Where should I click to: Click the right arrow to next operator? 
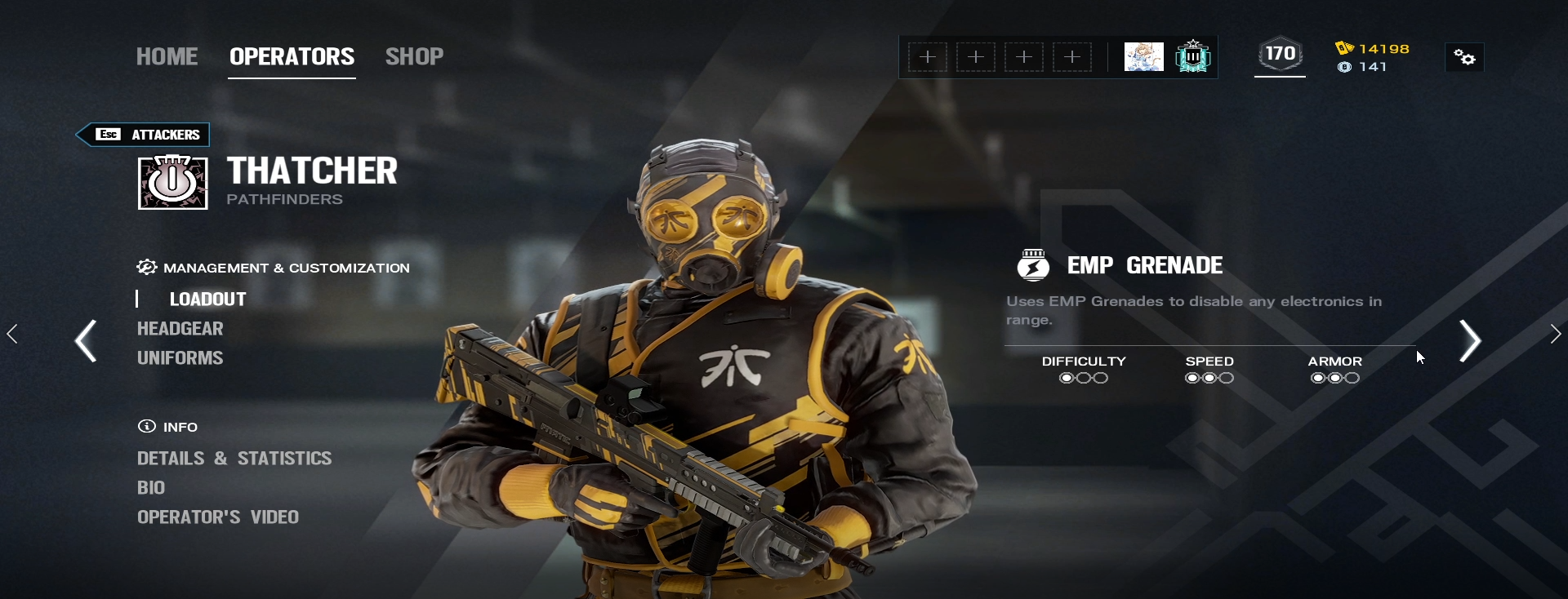(1470, 341)
